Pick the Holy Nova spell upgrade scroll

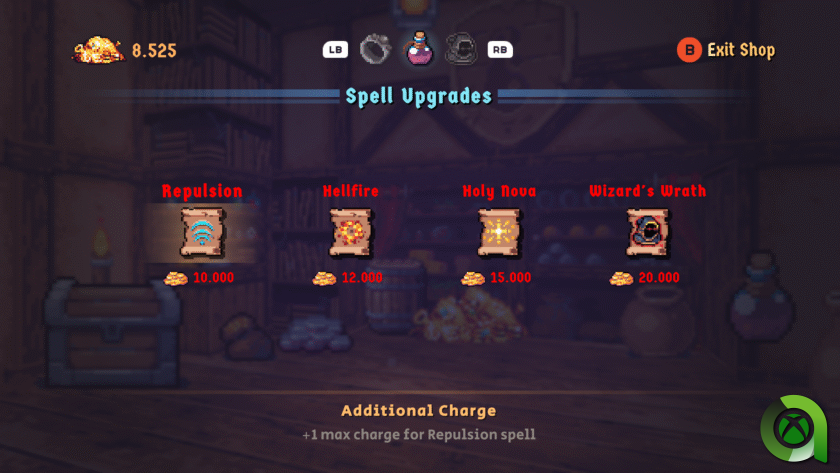coord(498,233)
